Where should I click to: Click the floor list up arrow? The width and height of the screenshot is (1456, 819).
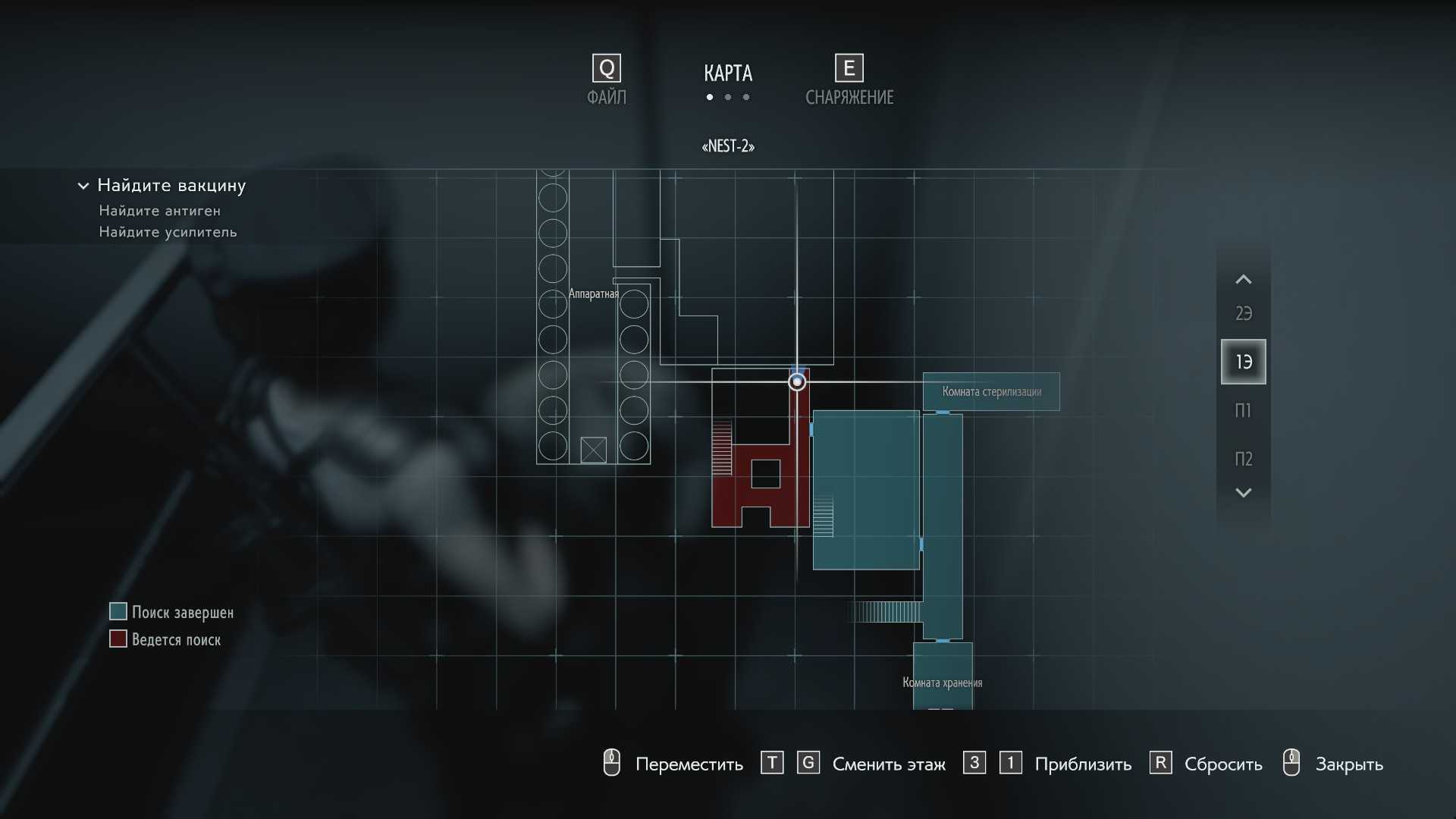click(x=1243, y=280)
